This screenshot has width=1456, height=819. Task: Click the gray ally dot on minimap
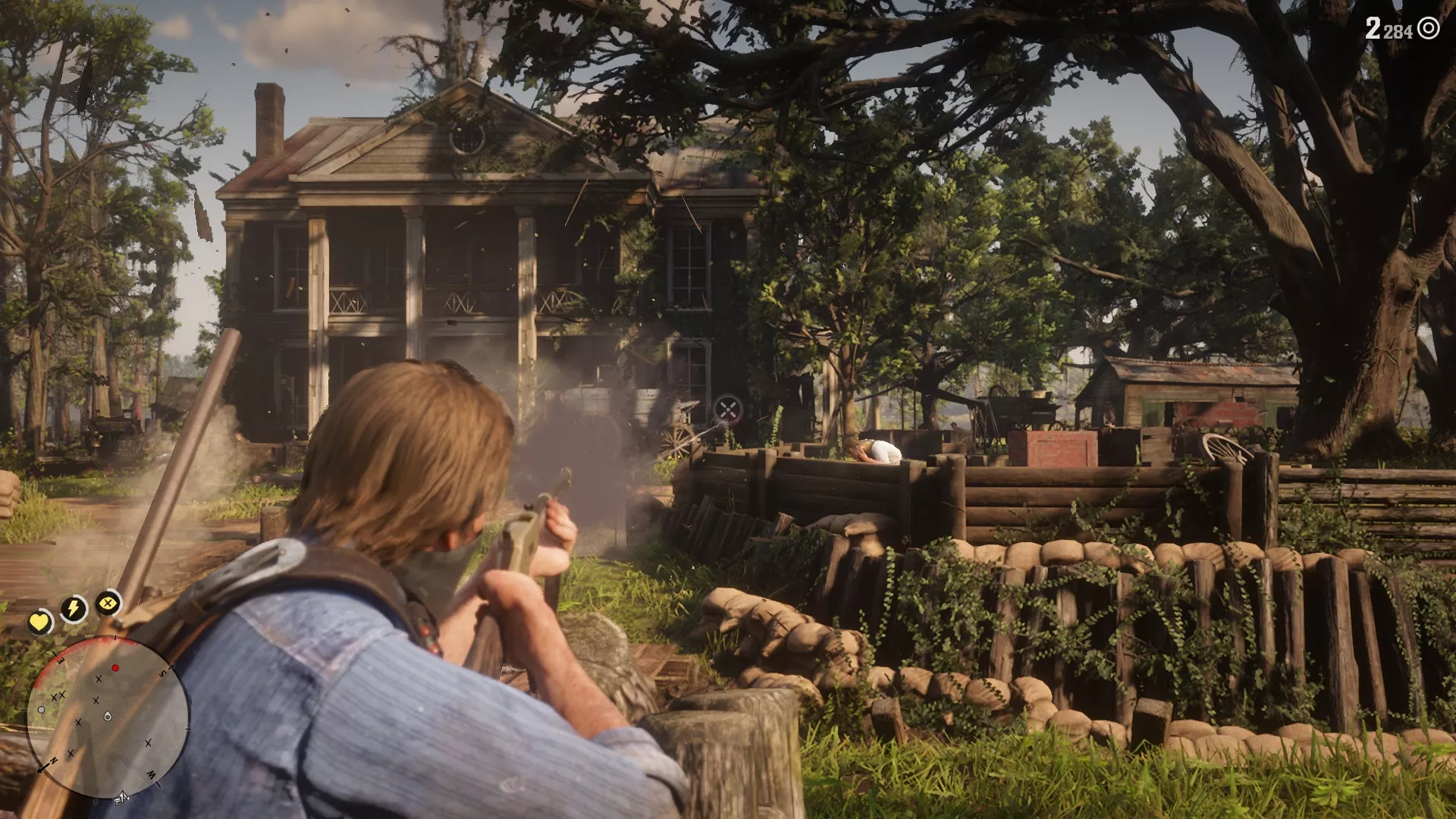coord(42,710)
